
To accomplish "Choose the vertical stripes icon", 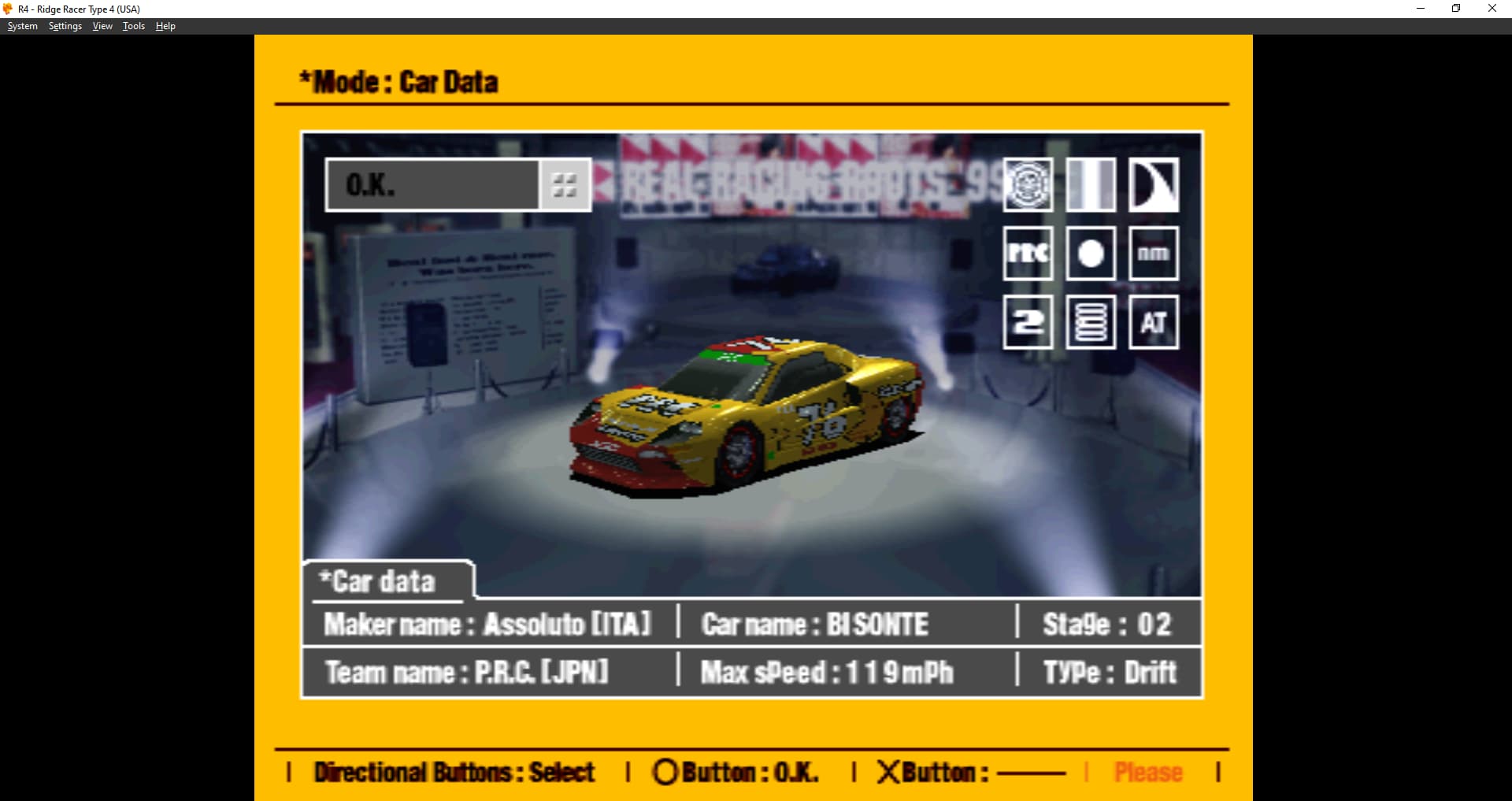I will pos(1091,185).
